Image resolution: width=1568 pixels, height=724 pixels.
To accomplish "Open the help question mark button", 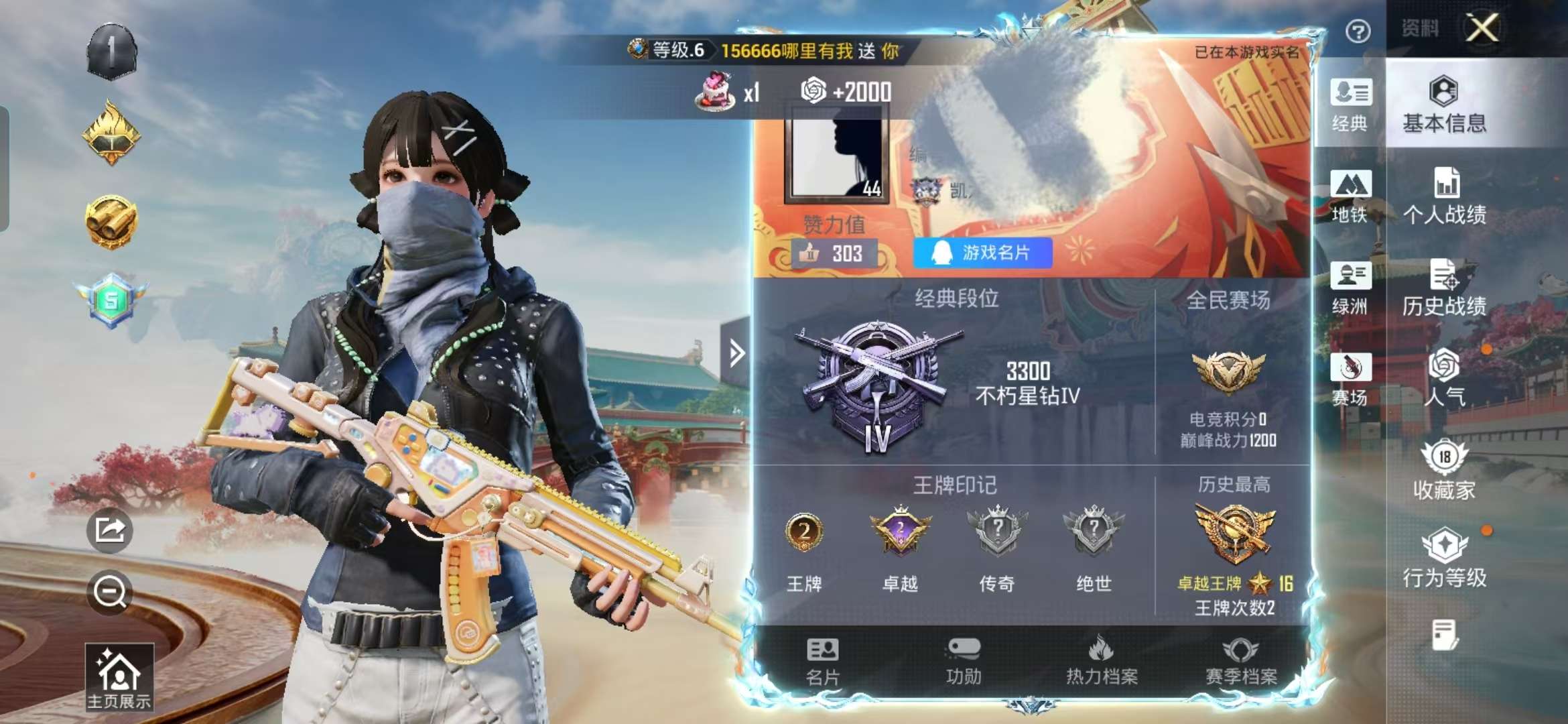I will (1359, 30).
